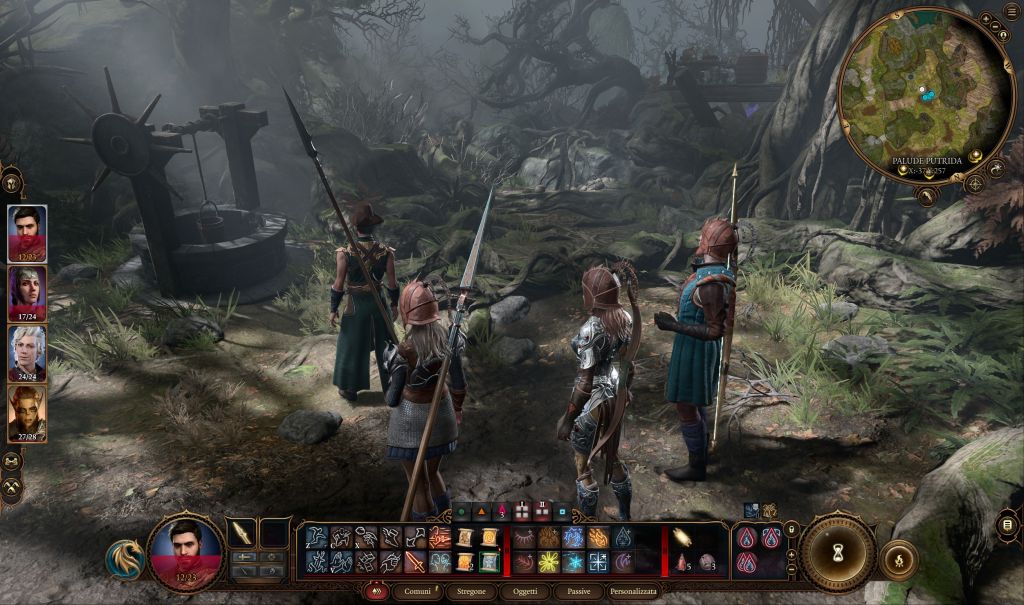Use the red sword attack action

(416, 561)
